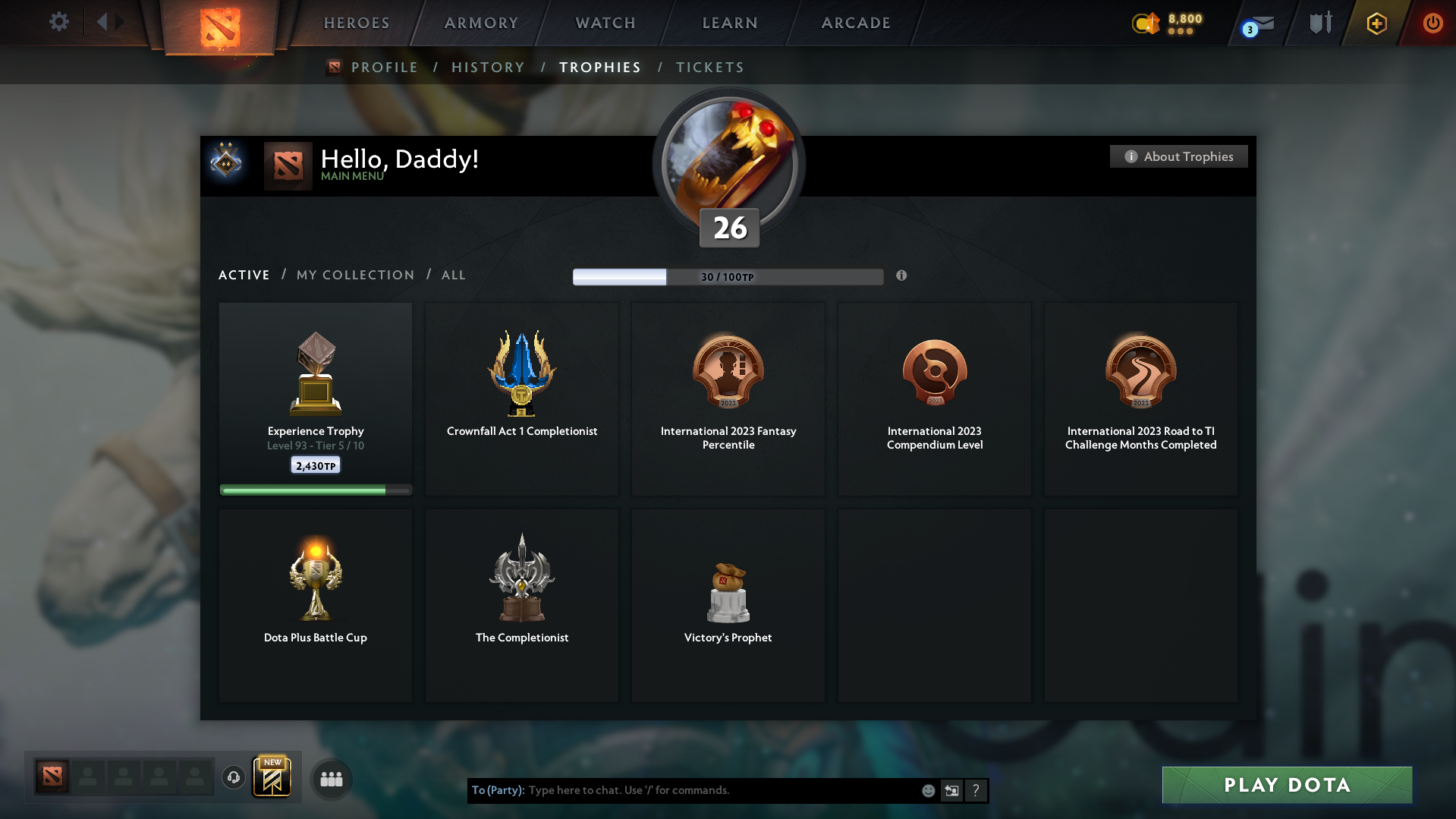Click the PLAY DOTA button
Image resolution: width=1456 pixels, height=819 pixels.
pyautogui.click(x=1286, y=785)
